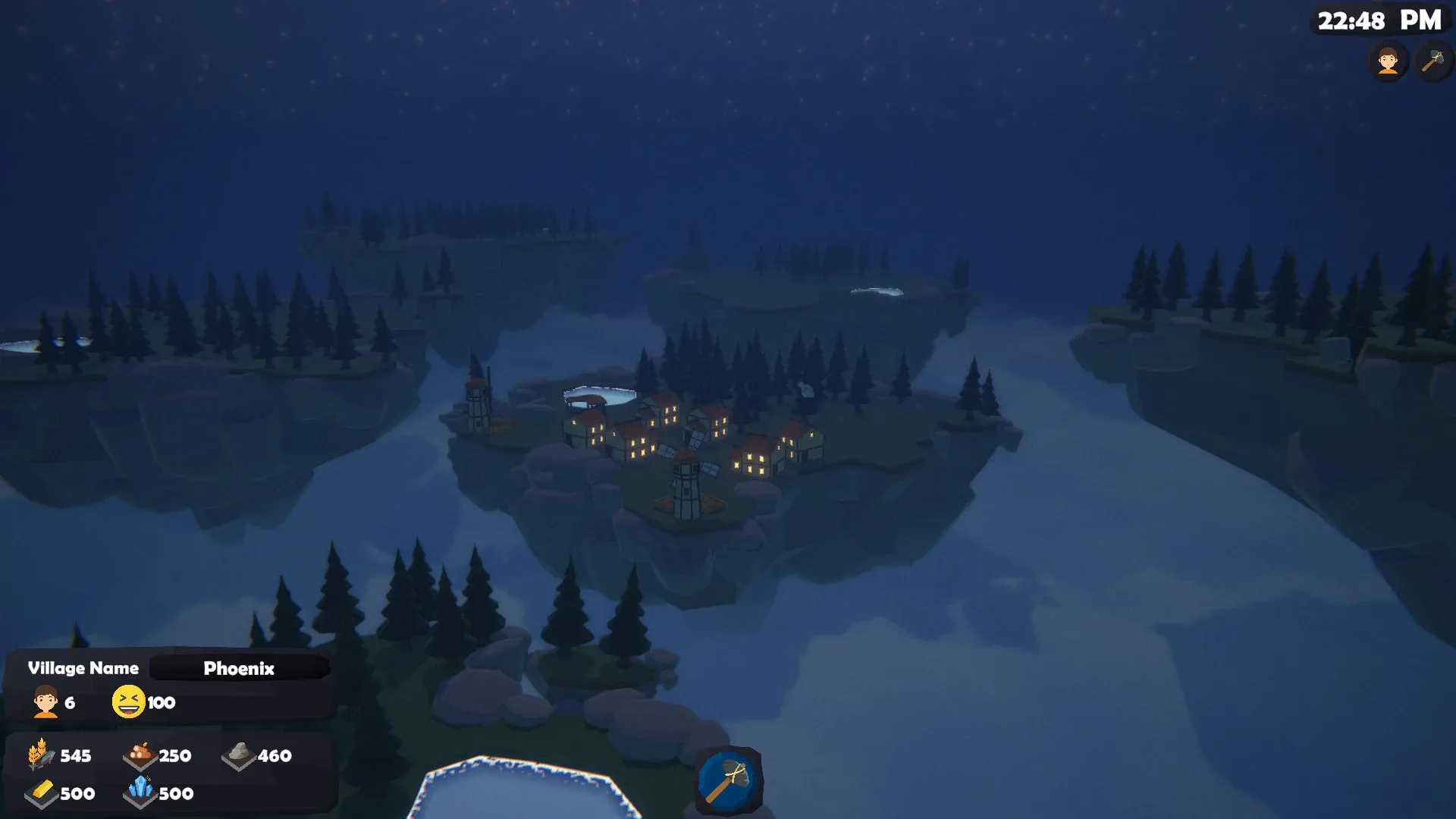Click the gold bar resource icon
1456x819 pixels.
tap(39, 793)
